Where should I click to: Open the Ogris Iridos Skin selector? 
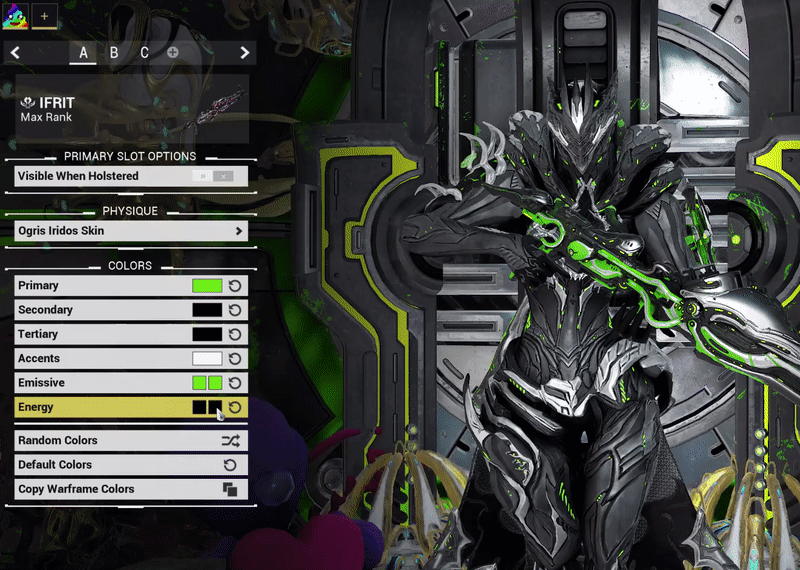(x=131, y=231)
